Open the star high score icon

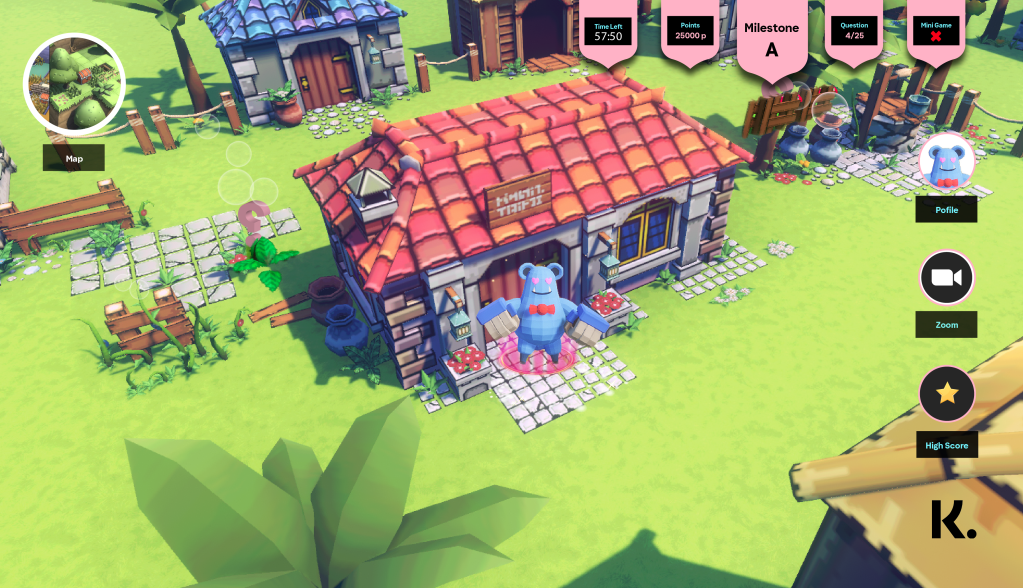(x=946, y=394)
